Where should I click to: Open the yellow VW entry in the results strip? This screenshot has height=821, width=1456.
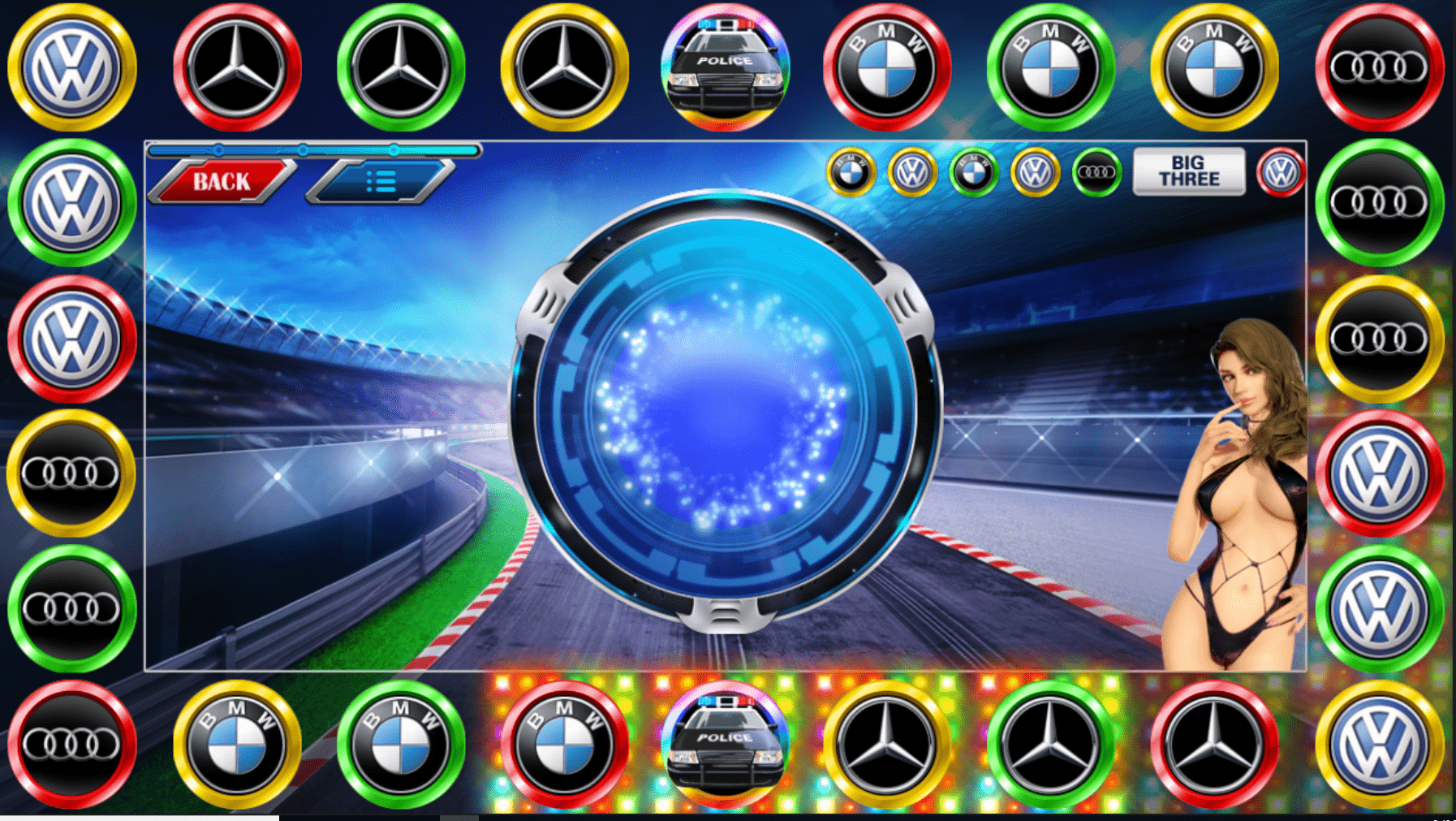coord(911,171)
